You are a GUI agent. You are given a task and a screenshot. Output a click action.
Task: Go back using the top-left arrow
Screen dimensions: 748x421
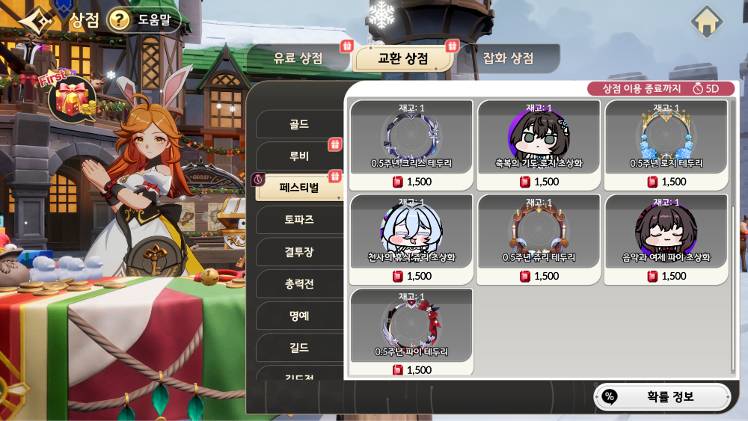(x=32, y=20)
